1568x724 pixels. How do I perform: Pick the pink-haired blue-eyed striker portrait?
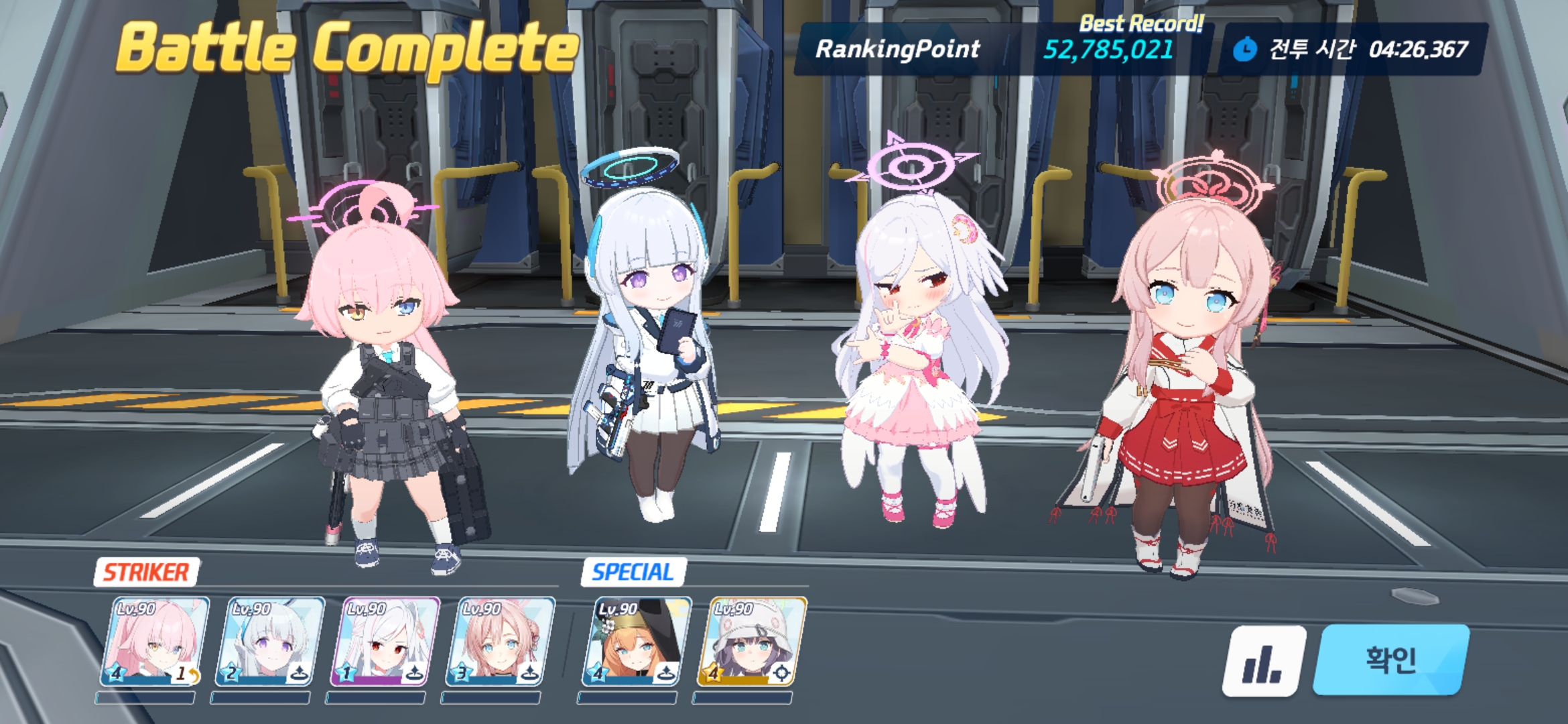[x=500, y=642]
